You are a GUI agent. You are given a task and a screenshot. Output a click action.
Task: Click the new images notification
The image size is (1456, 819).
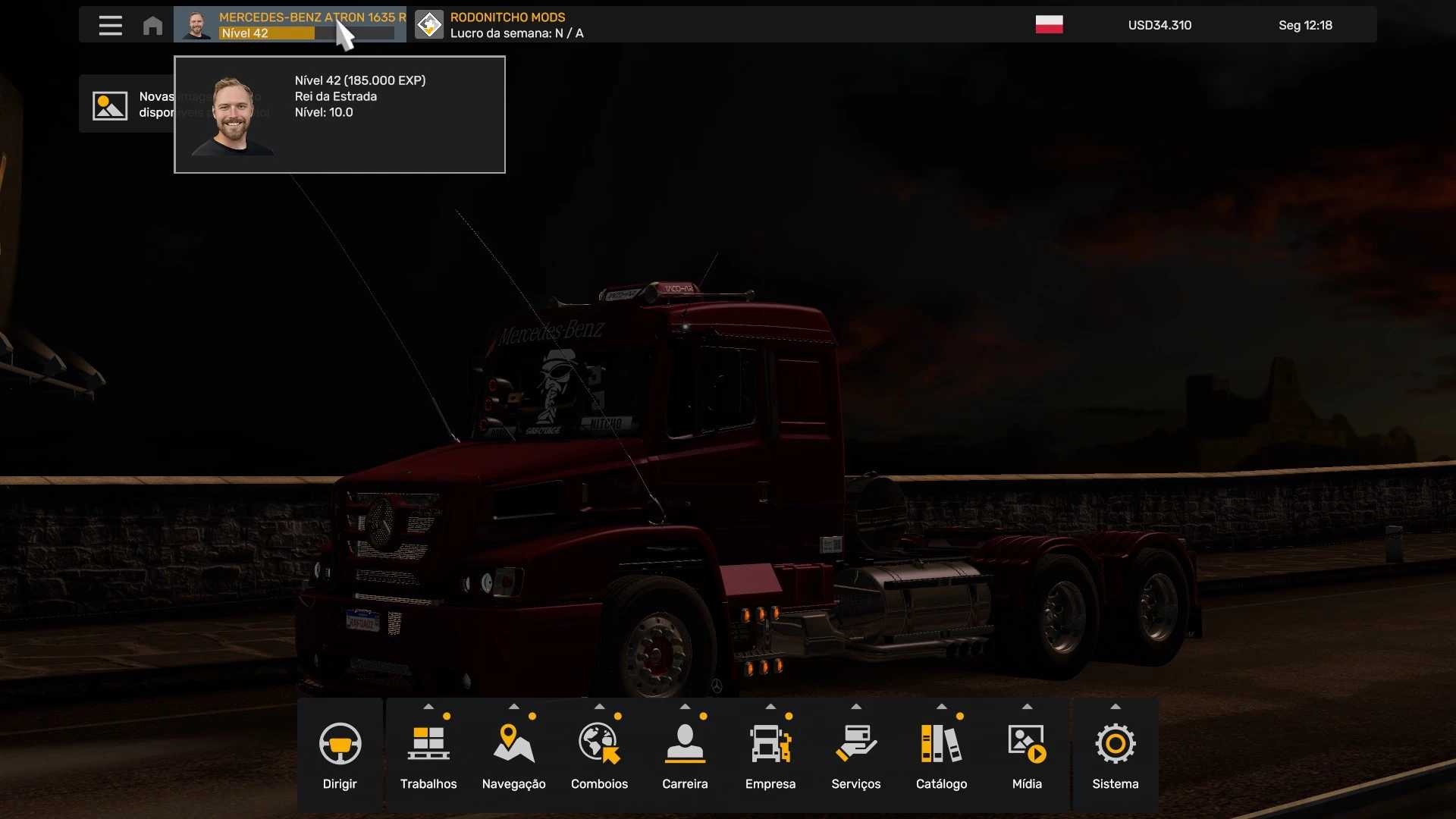pos(126,105)
